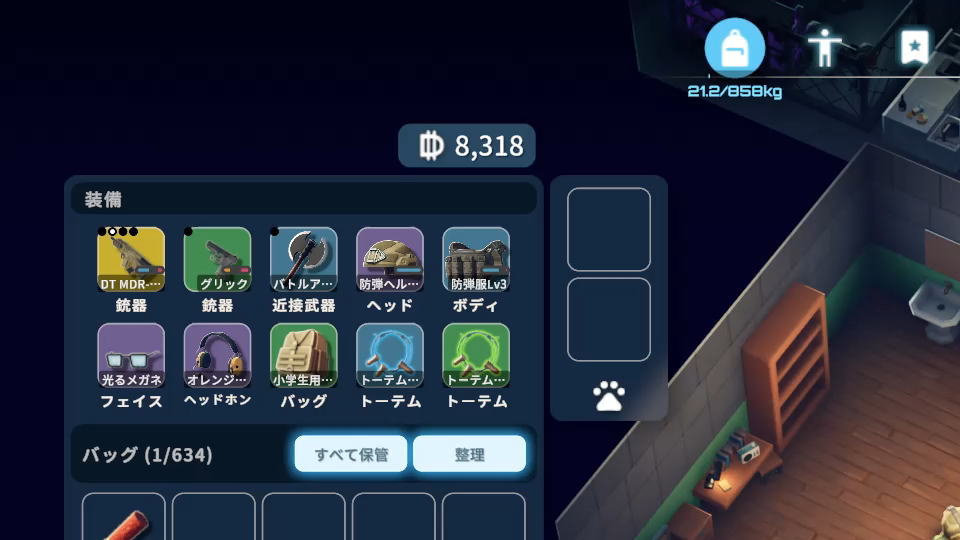
Task: Select the blue totem slot
Action: [x=390, y=356]
